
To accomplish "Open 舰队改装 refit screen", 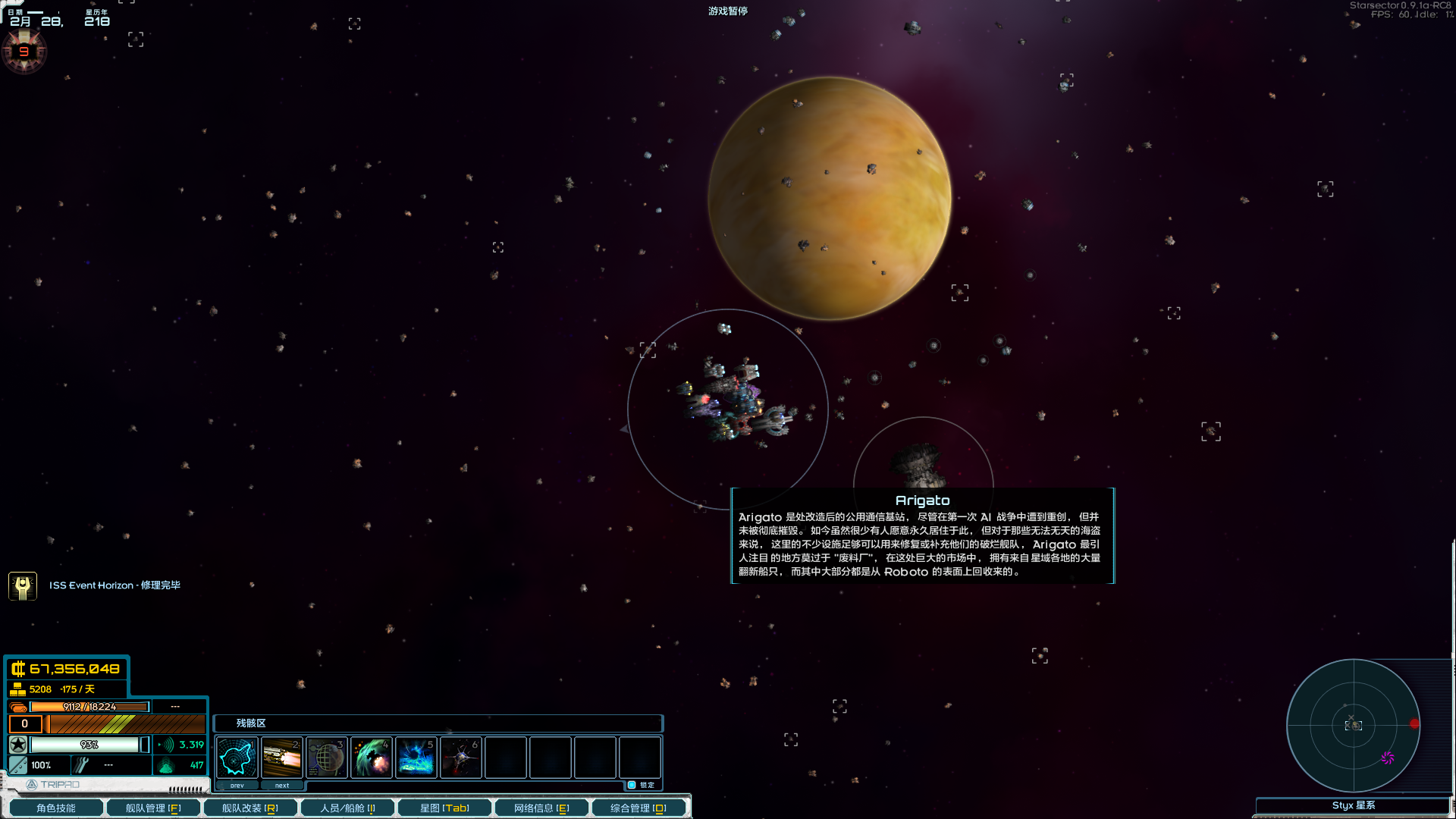I will point(250,808).
